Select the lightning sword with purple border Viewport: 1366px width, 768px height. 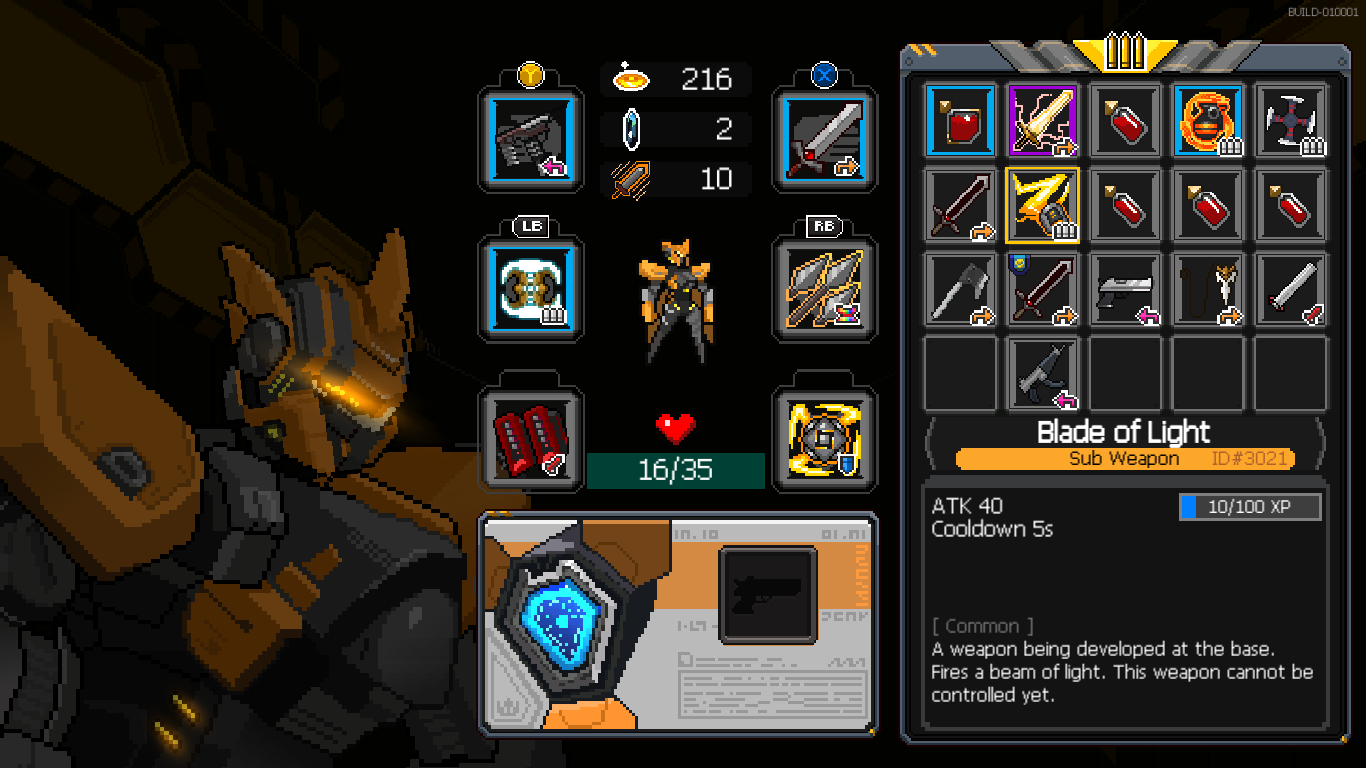1042,120
